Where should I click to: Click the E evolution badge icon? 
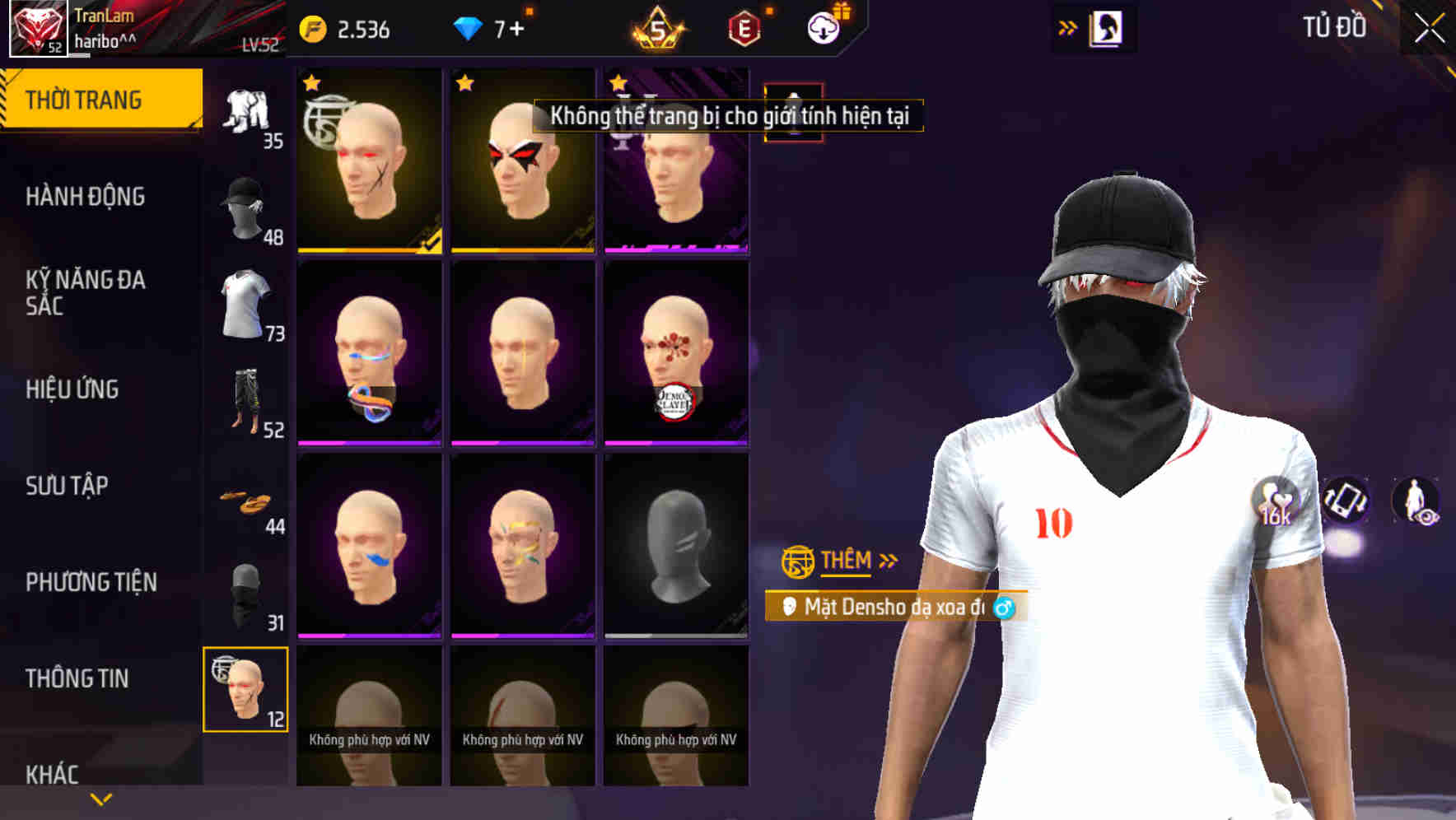(x=744, y=27)
